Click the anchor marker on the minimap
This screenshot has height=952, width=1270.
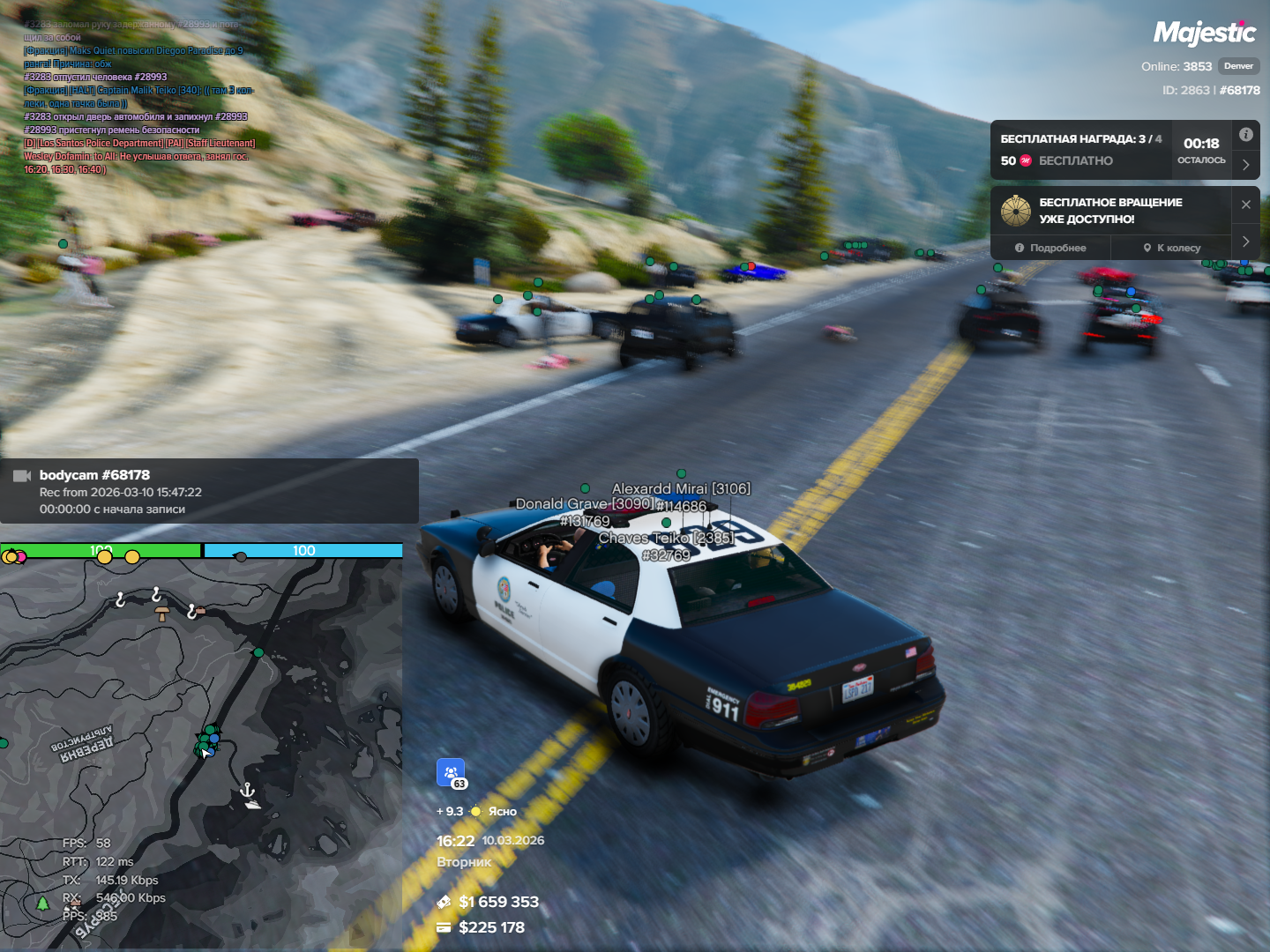tap(248, 789)
